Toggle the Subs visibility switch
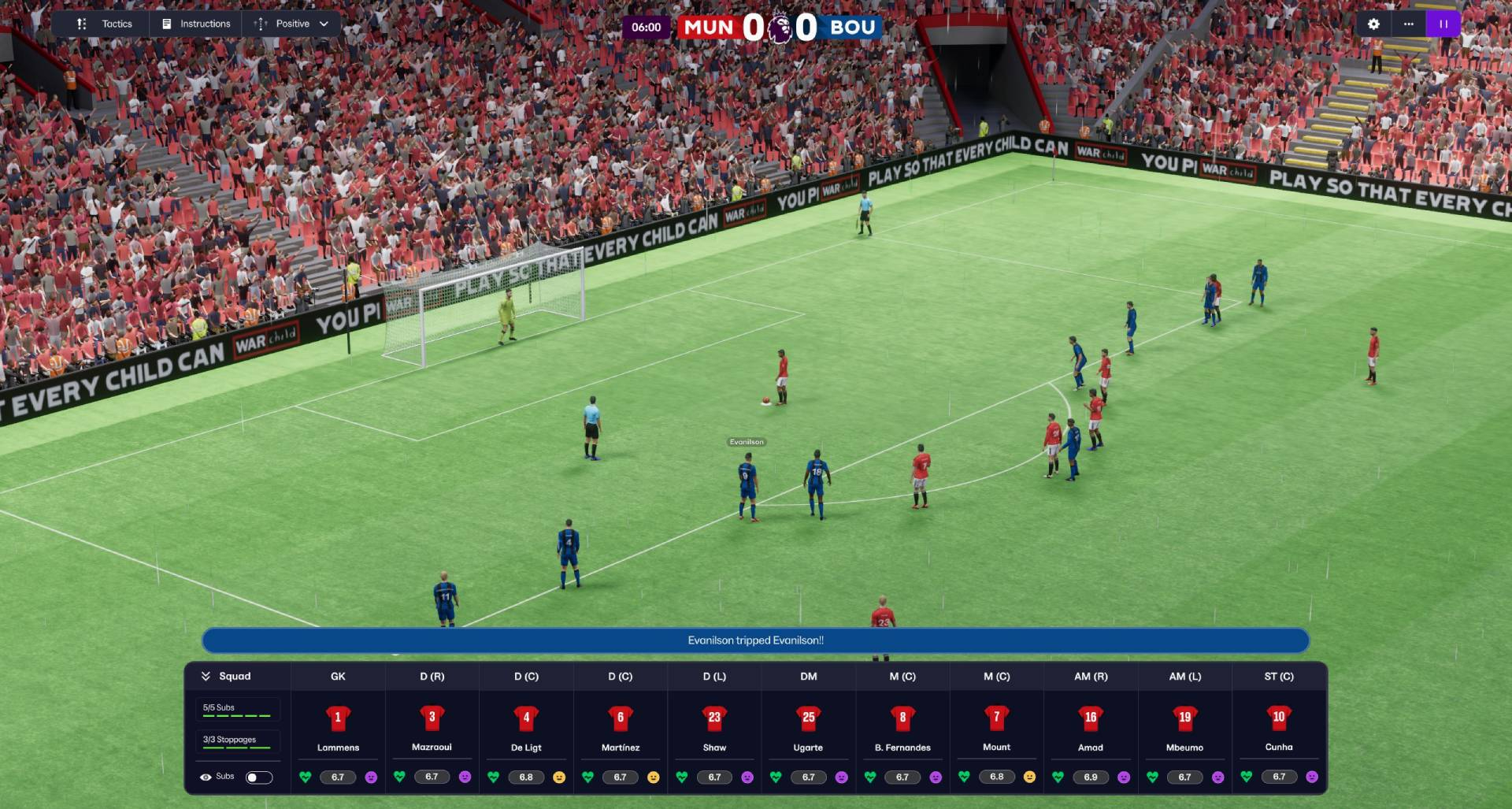This screenshot has width=1512, height=809. (x=260, y=777)
